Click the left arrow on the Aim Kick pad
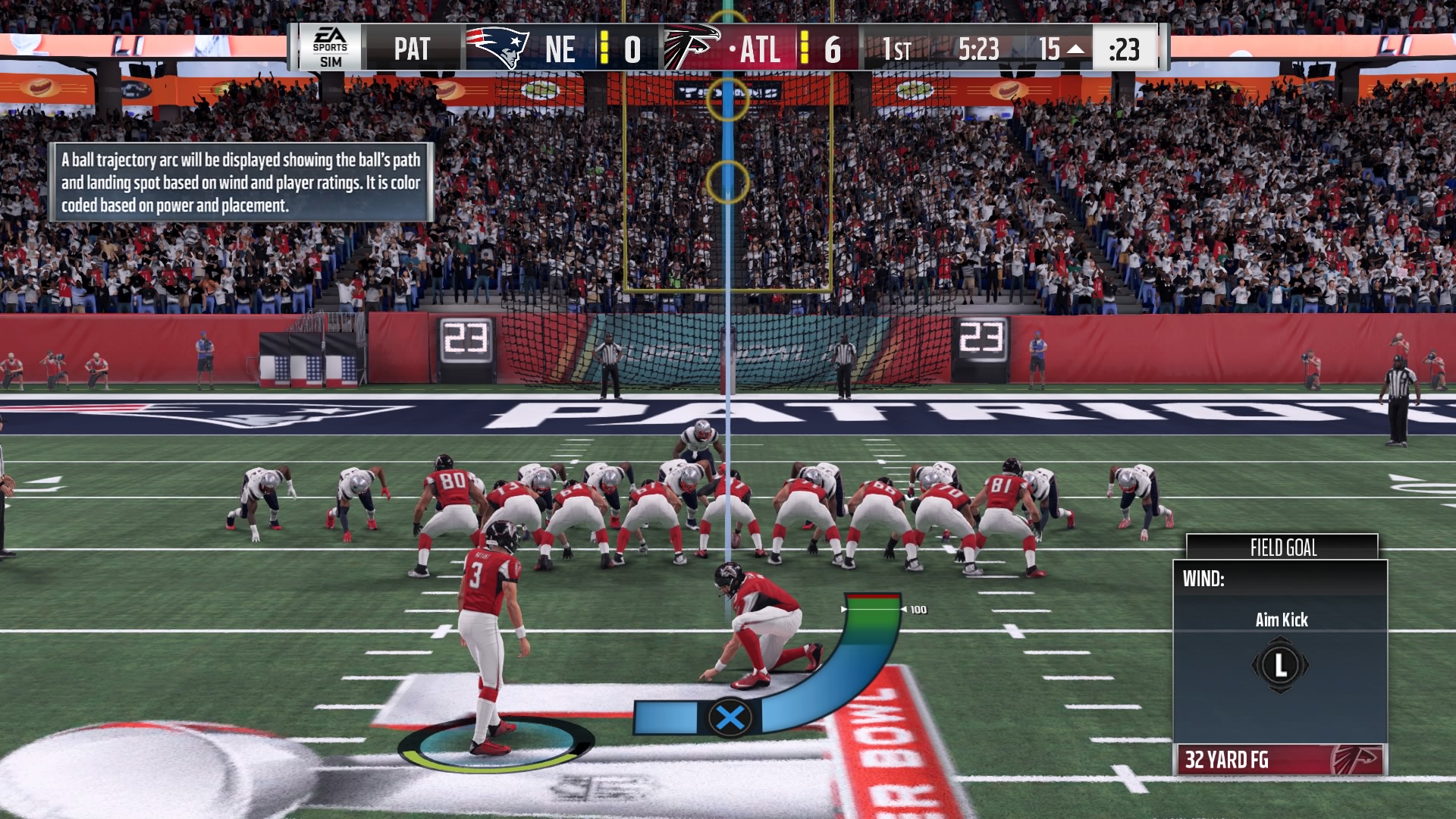The height and width of the screenshot is (819, 1456). coord(1257,664)
